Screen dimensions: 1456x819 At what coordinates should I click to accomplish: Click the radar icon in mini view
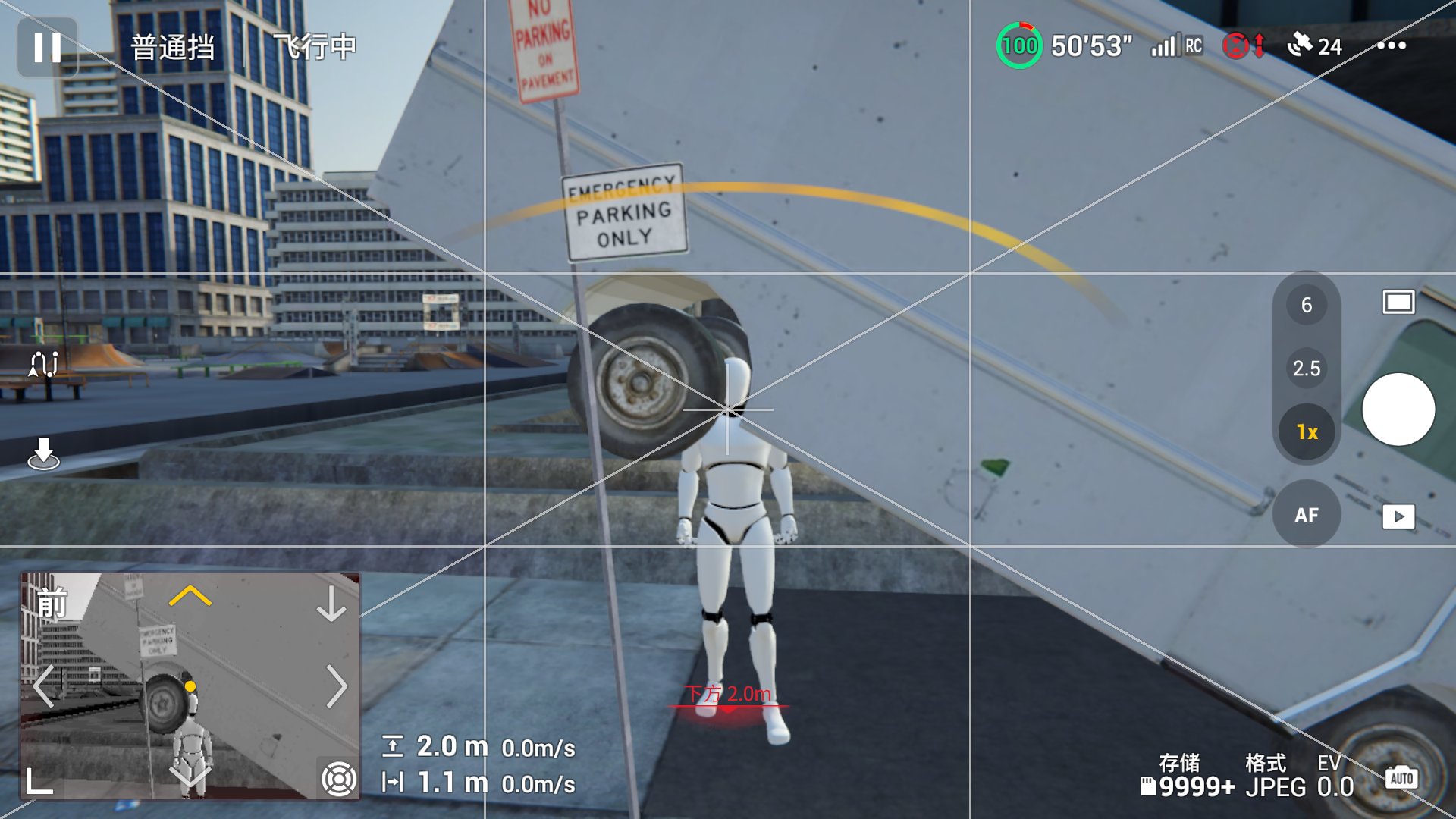[338, 778]
